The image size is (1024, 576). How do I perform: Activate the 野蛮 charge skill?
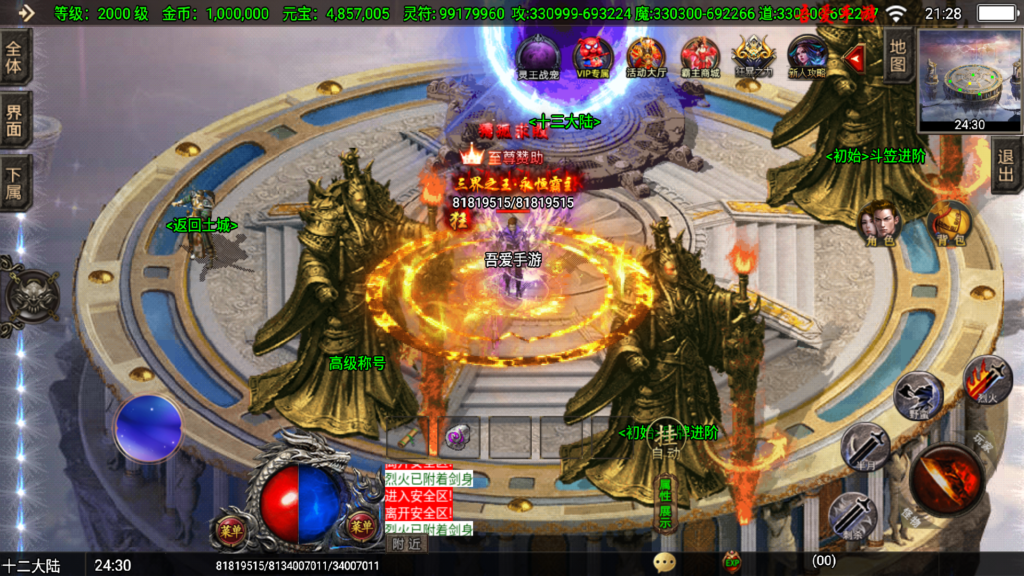pyautogui.click(x=916, y=394)
